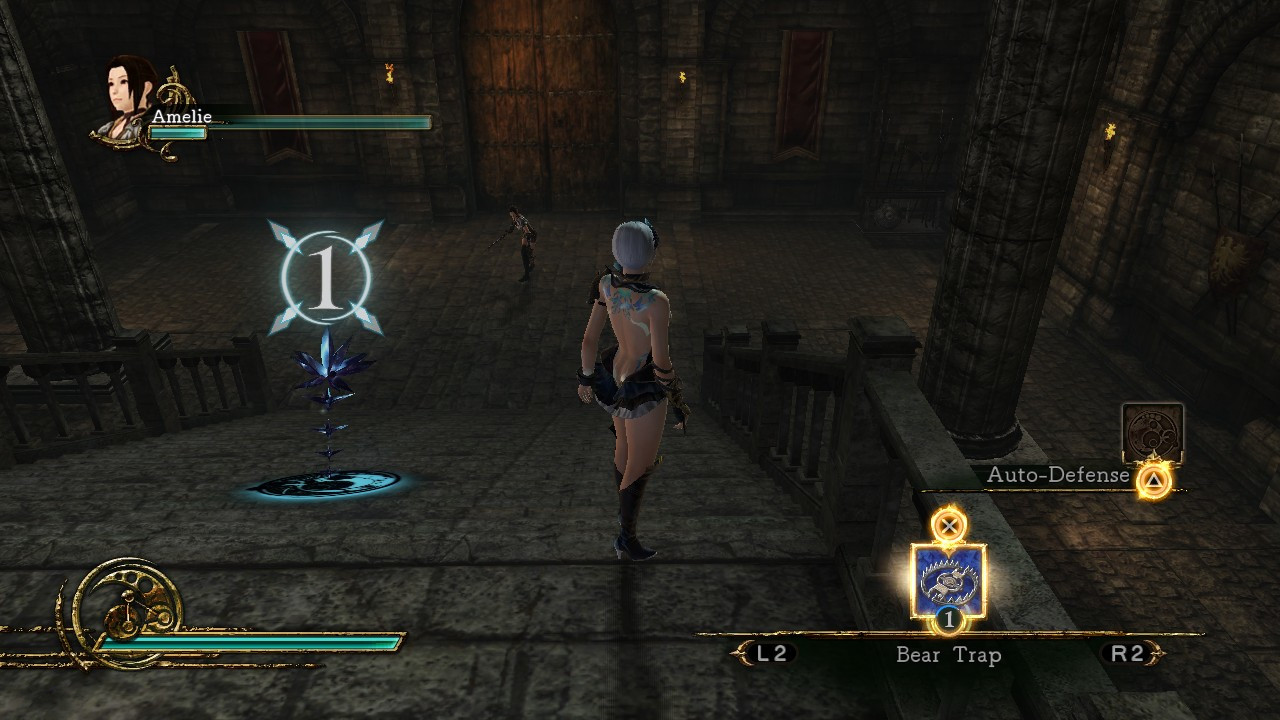
Task: Click the L2 shoulder button label
Action: click(x=770, y=655)
